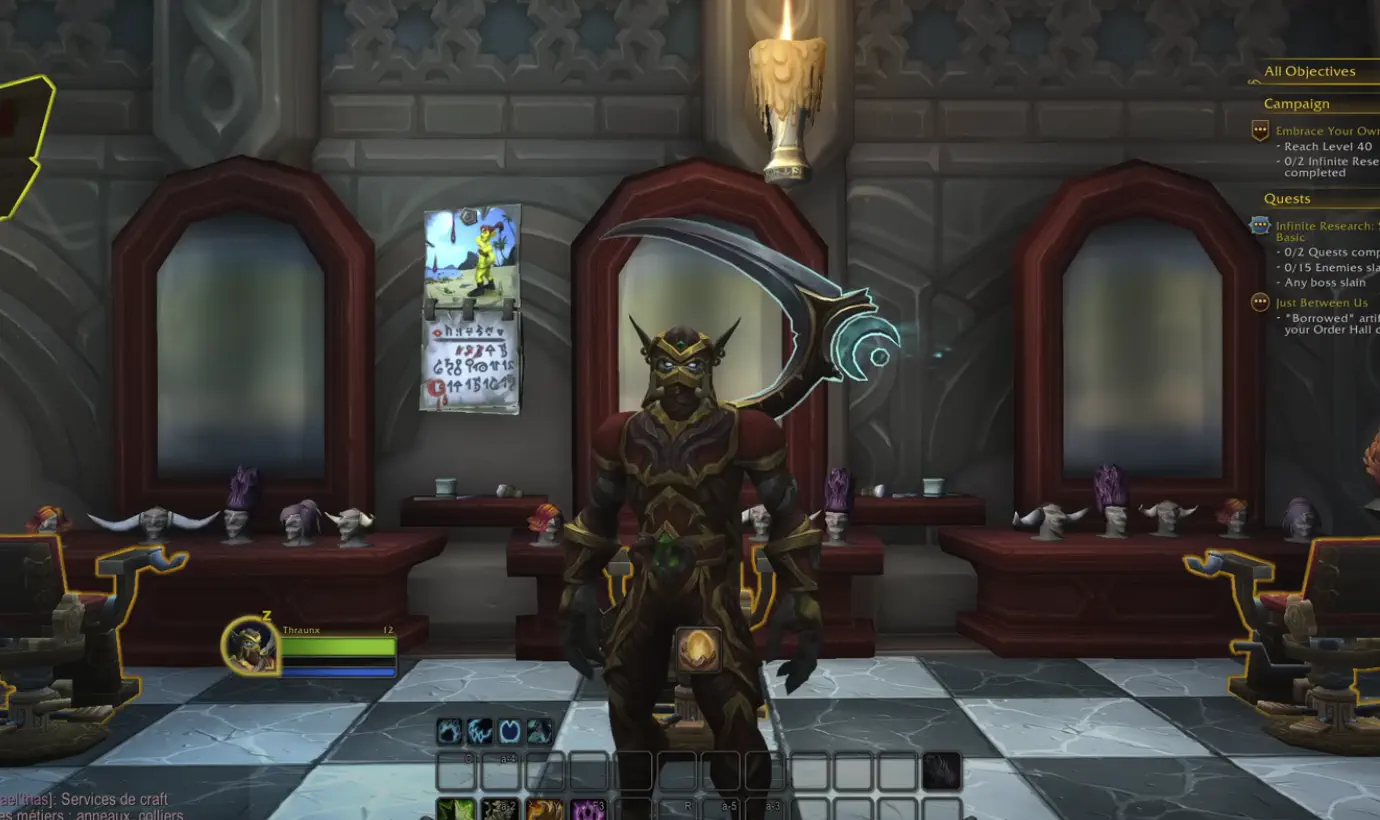The height and width of the screenshot is (820, 1380).
Task: Click the Campaign quest speech-bubble icon
Action: 1259,128
